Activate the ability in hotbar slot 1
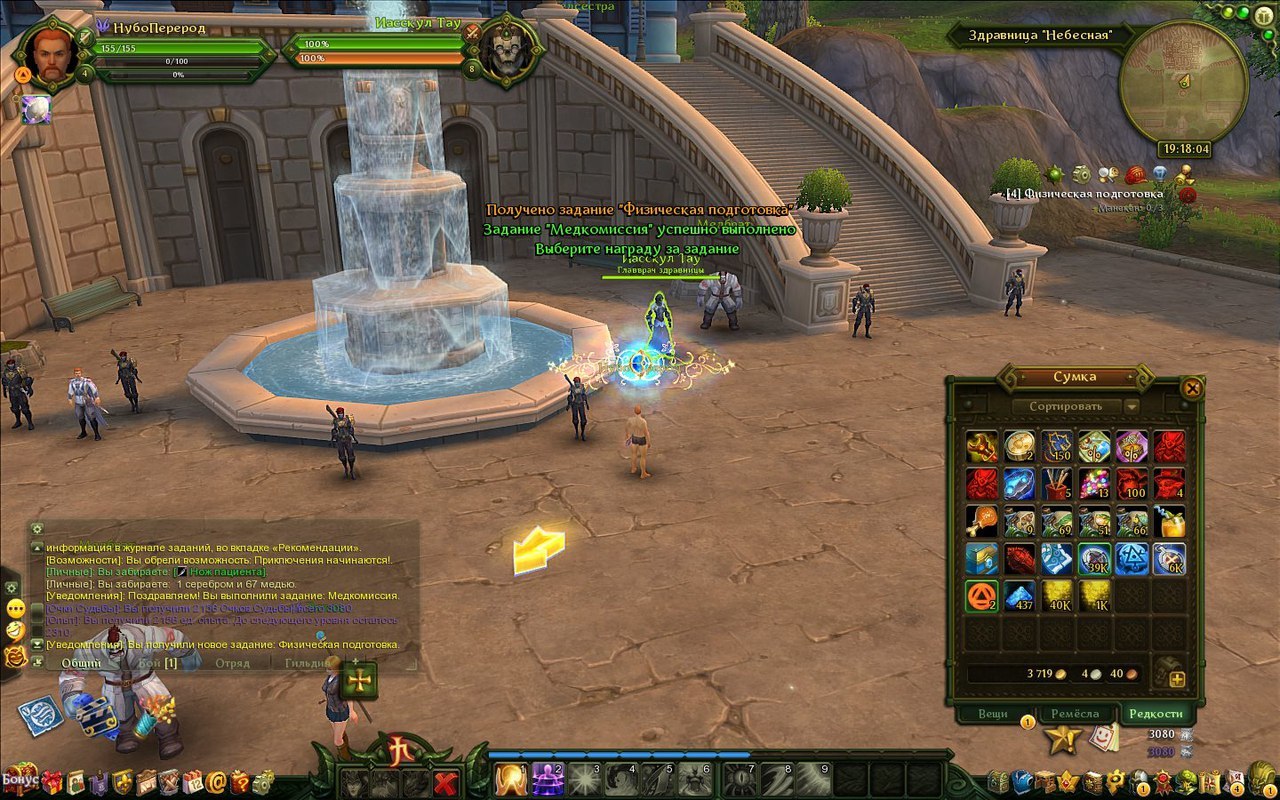 click(x=512, y=779)
